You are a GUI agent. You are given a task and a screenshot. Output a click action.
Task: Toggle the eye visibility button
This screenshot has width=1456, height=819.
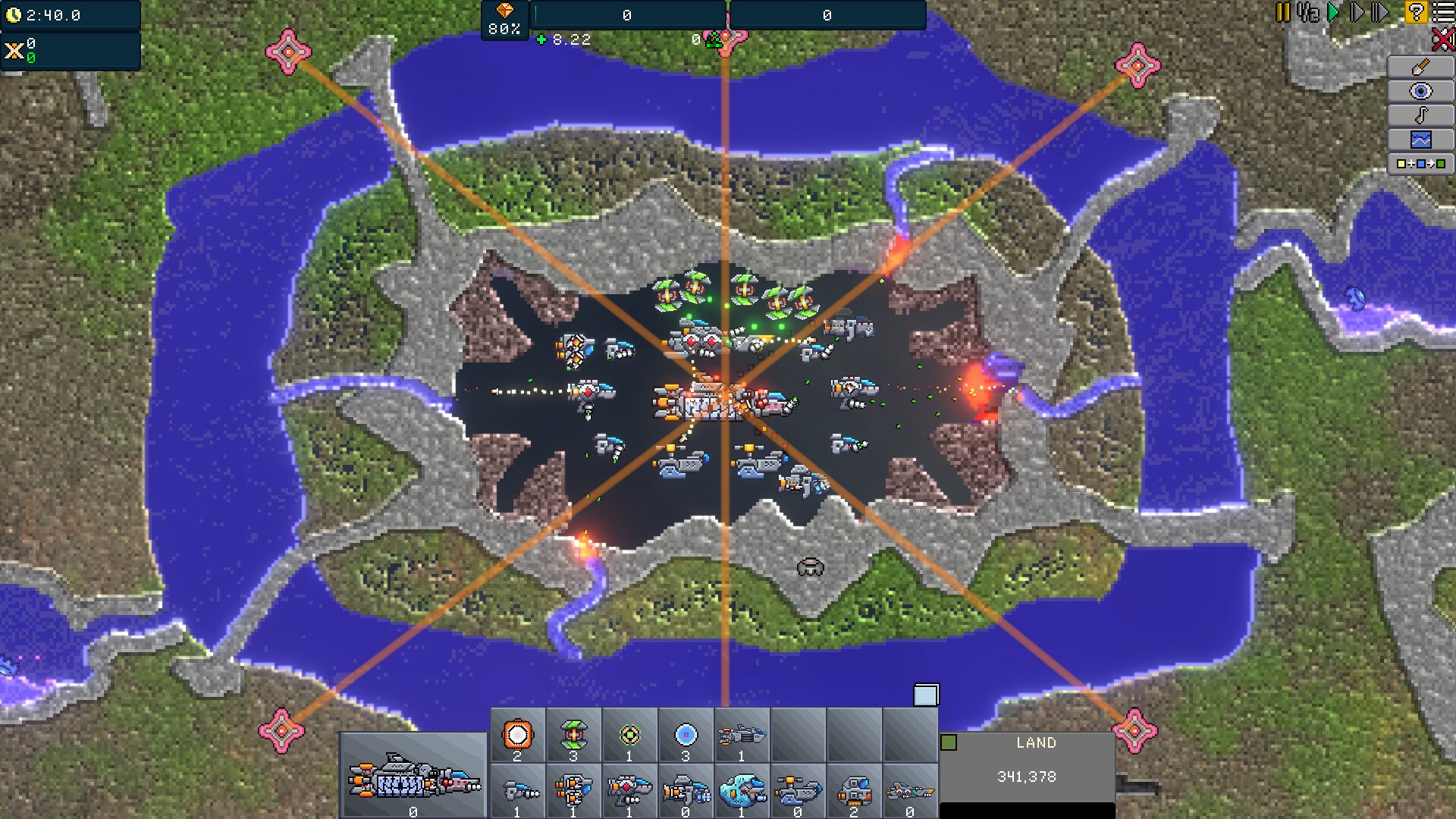click(x=1420, y=91)
